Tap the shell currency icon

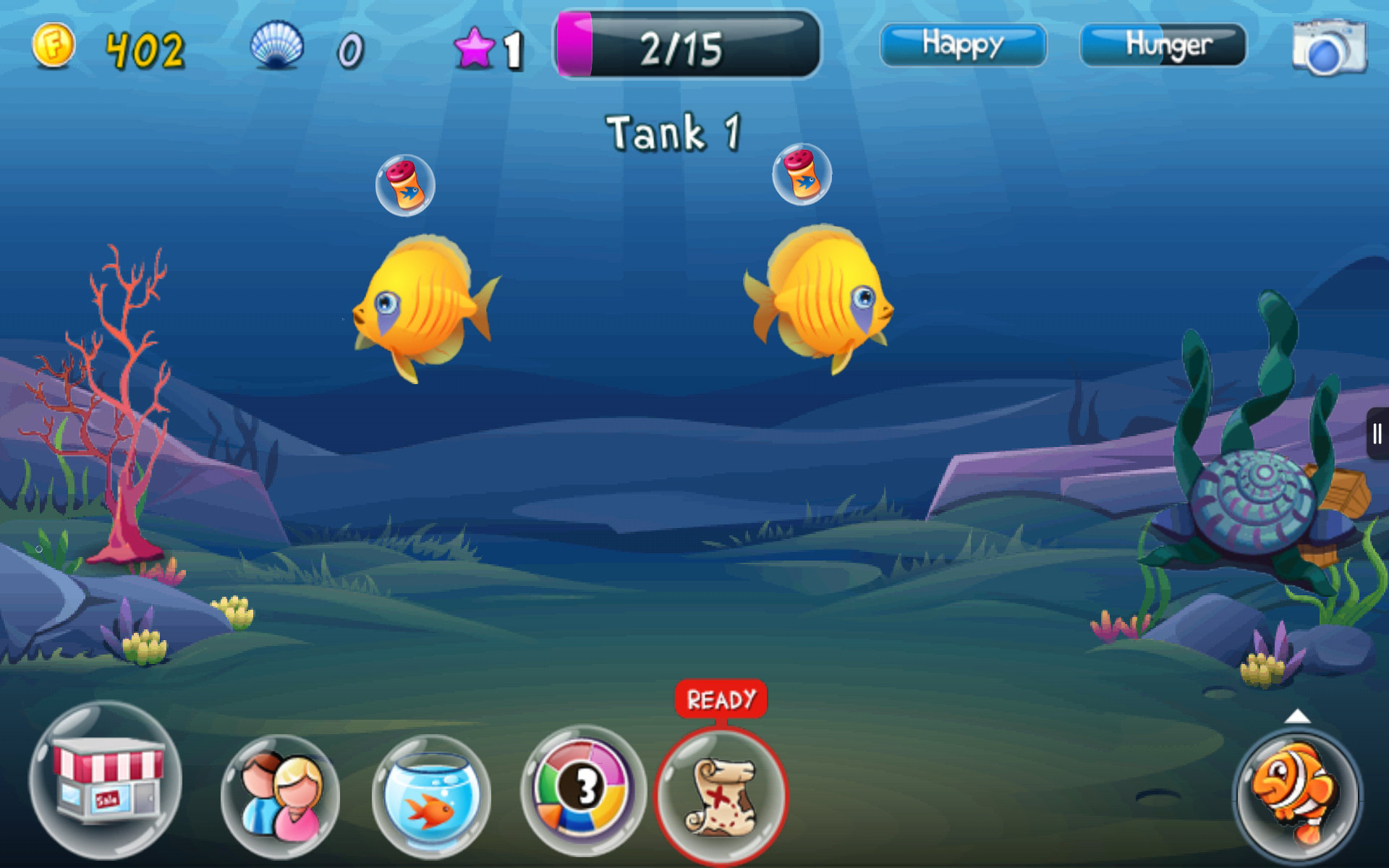[x=279, y=45]
